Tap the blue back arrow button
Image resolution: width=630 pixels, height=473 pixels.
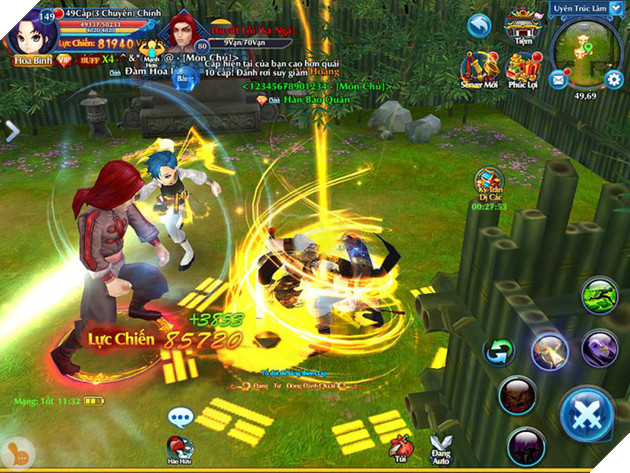481,27
